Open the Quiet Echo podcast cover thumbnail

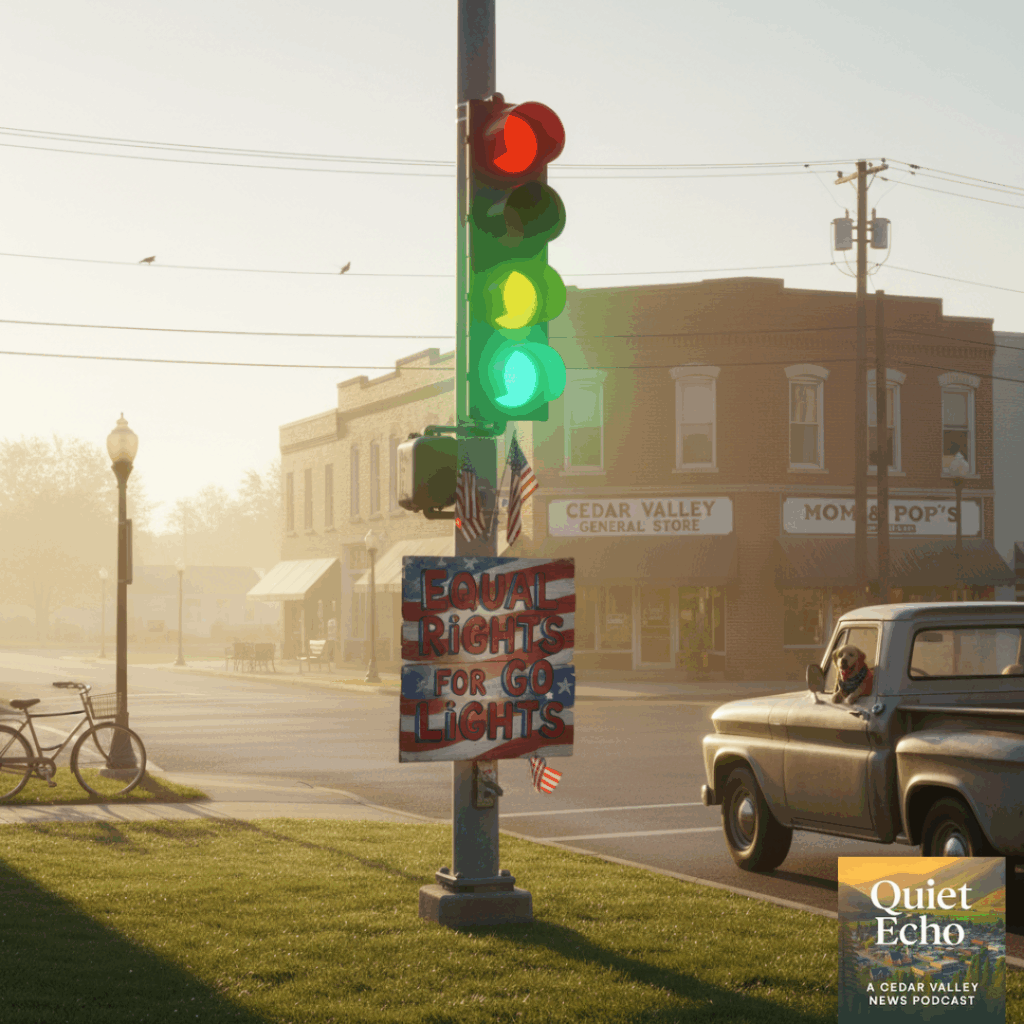point(921,938)
